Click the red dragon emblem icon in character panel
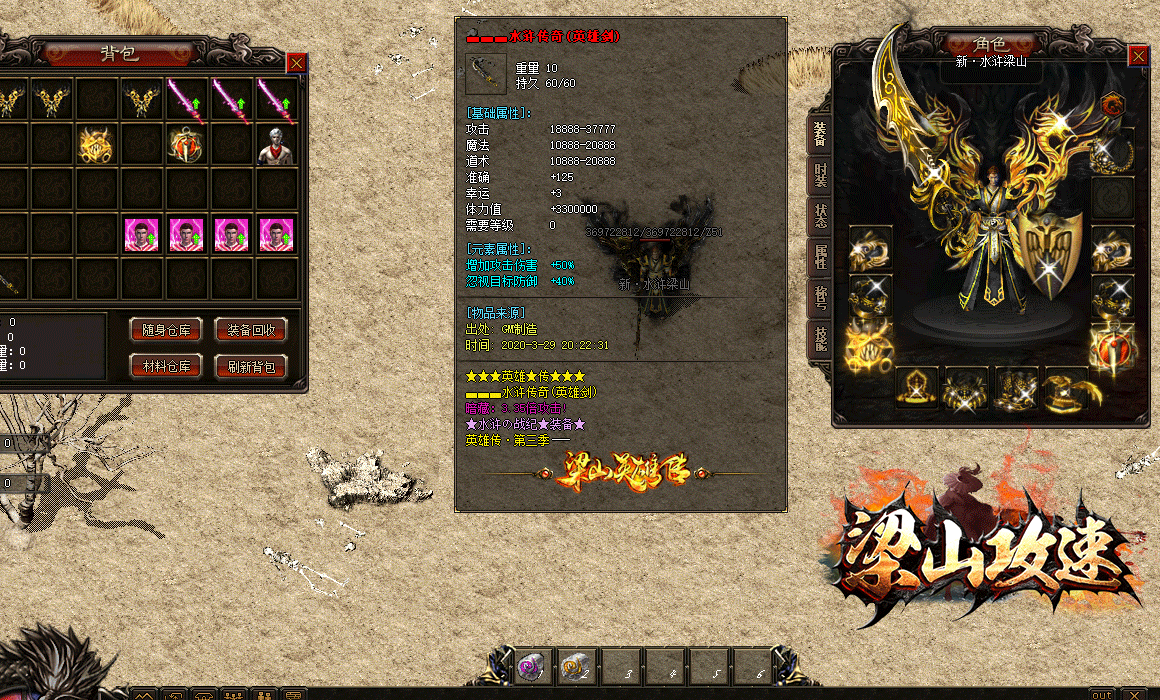Viewport: 1160px width, 700px height. coord(1112,104)
